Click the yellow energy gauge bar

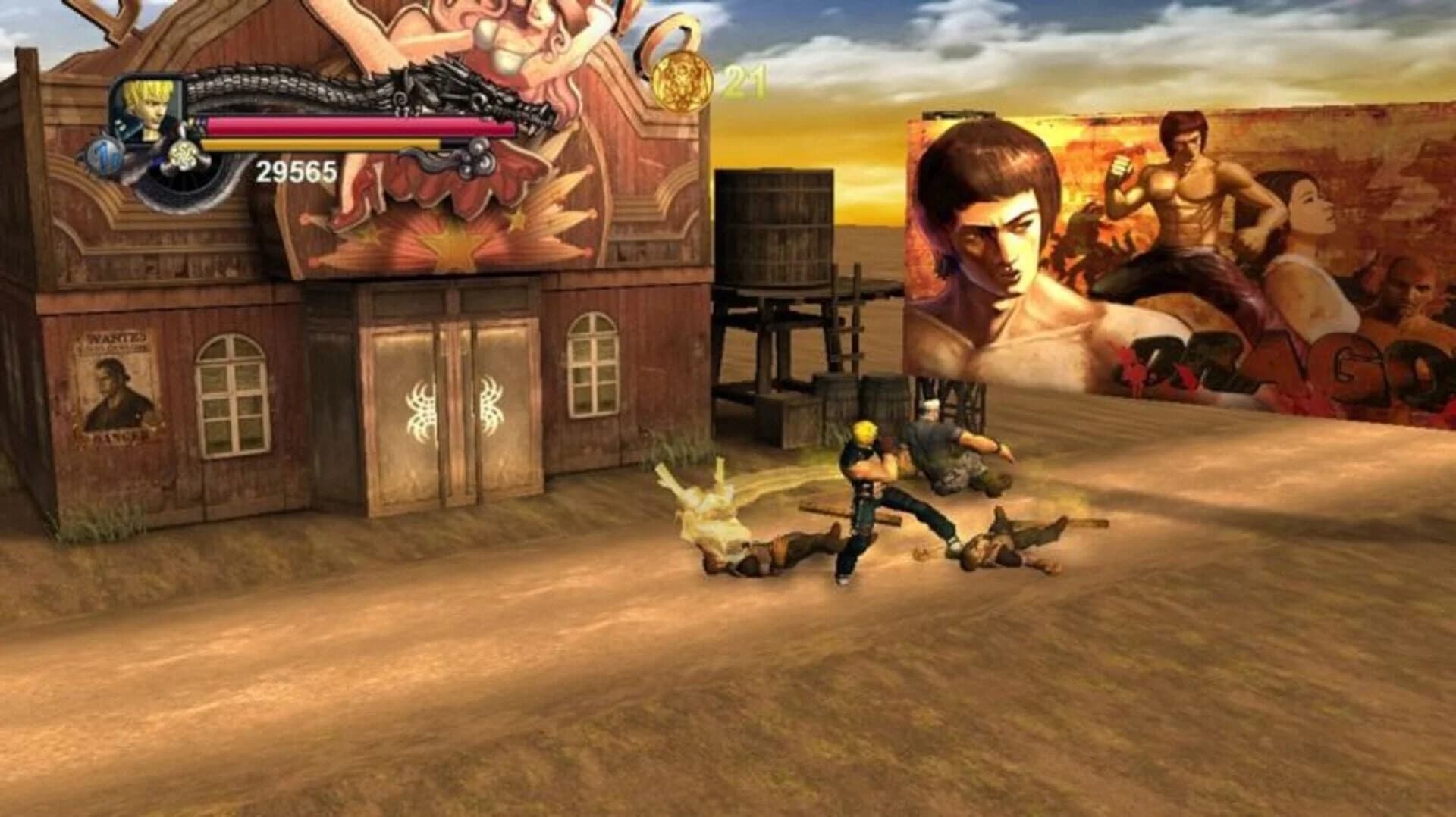326,144
